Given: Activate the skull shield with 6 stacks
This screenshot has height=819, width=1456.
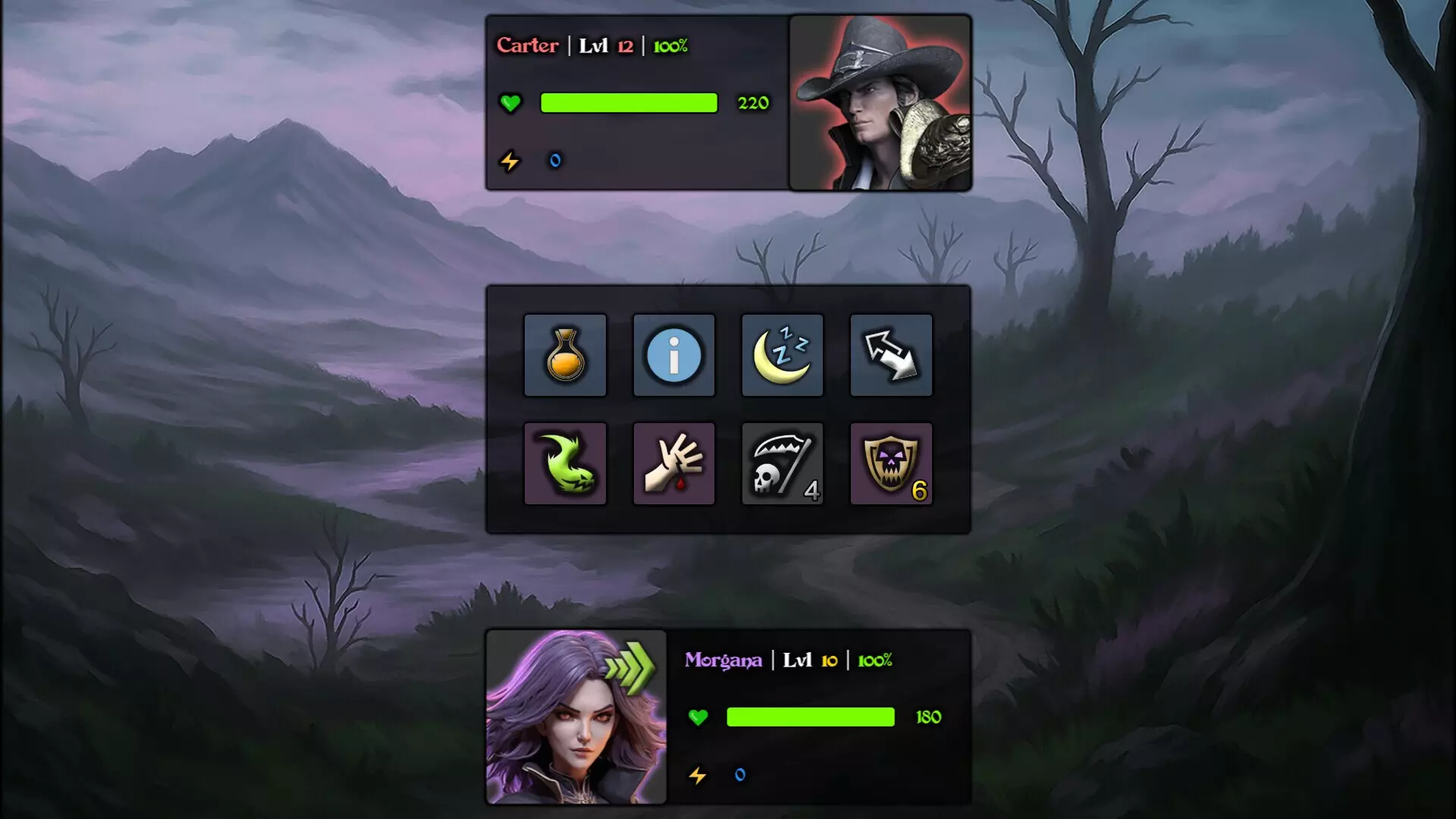Looking at the screenshot, I should 890,463.
